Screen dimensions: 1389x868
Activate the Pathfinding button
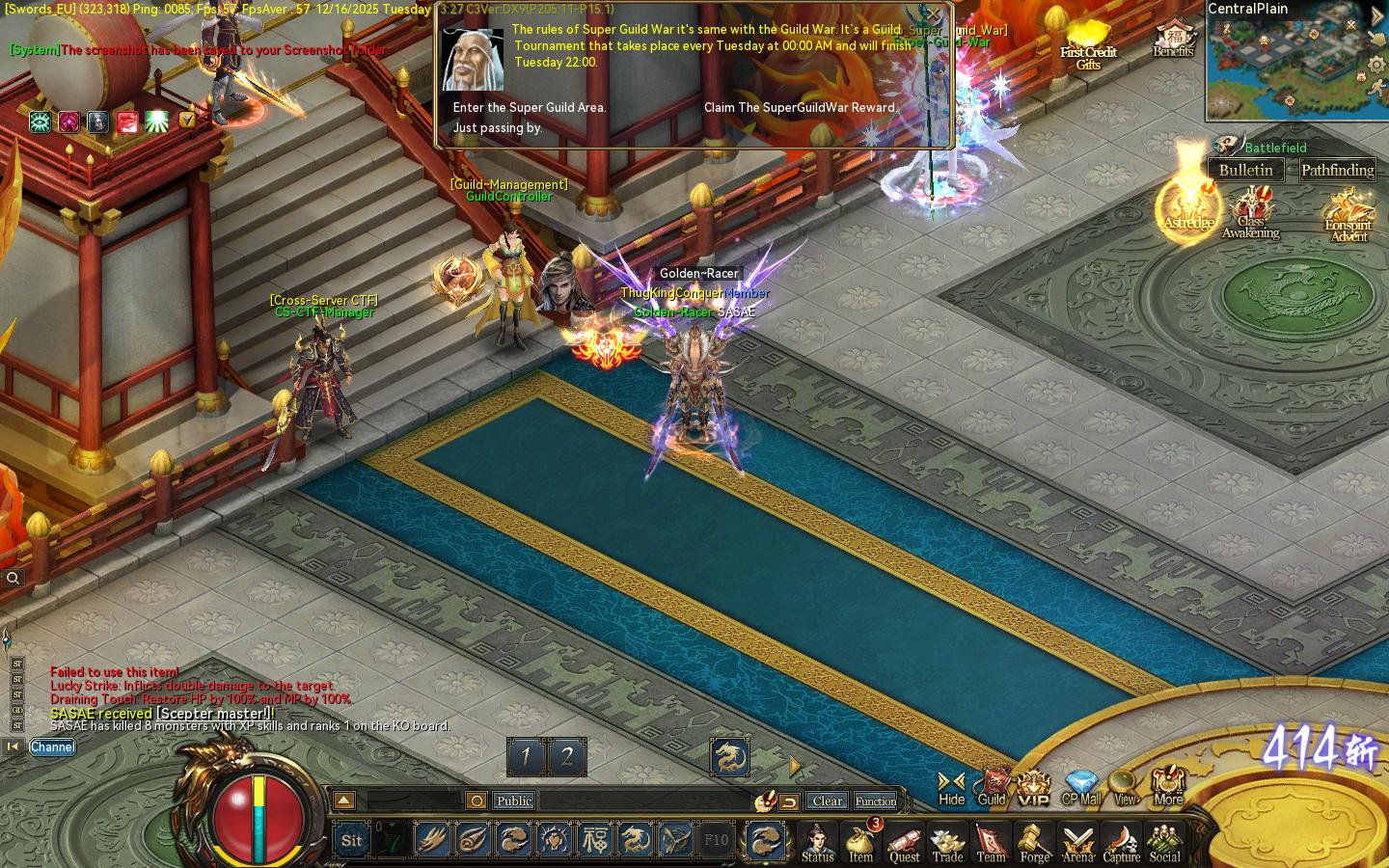tap(1337, 171)
